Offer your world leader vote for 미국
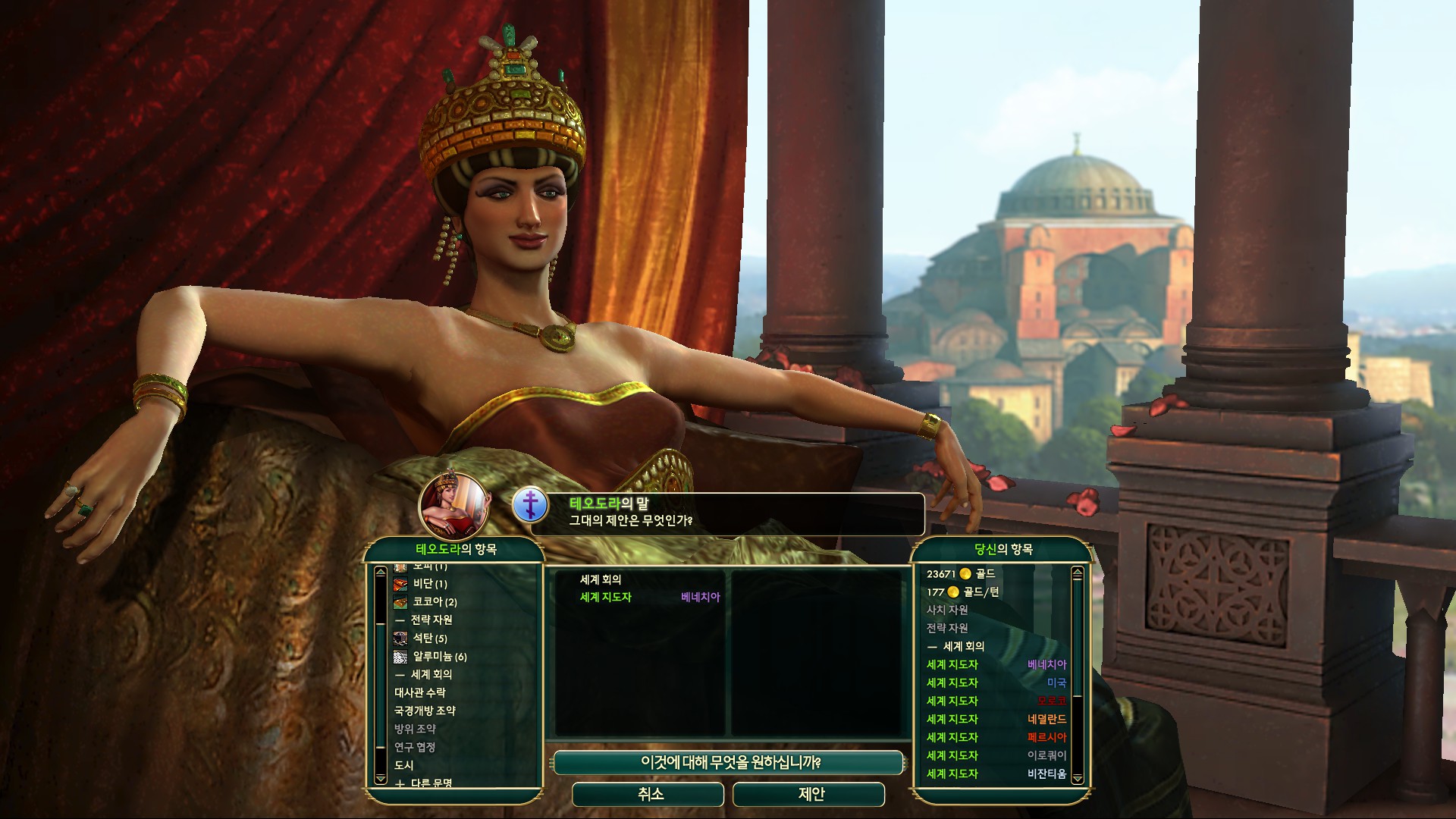Screen dimensions: 1456x819 pyautogui.click(x=996, y=682)
